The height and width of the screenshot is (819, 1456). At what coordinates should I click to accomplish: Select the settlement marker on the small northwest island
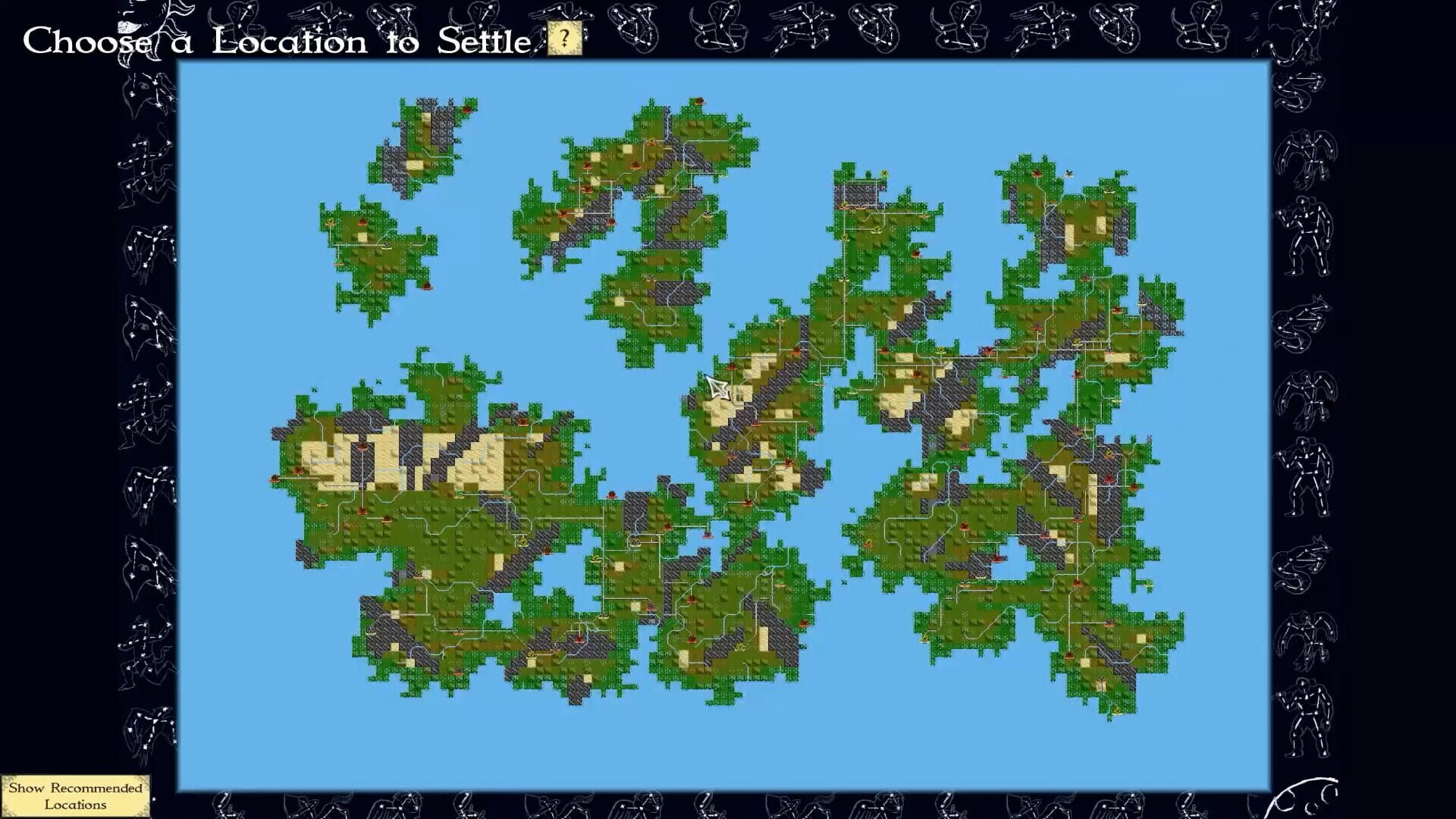click(x=362, y=221)
